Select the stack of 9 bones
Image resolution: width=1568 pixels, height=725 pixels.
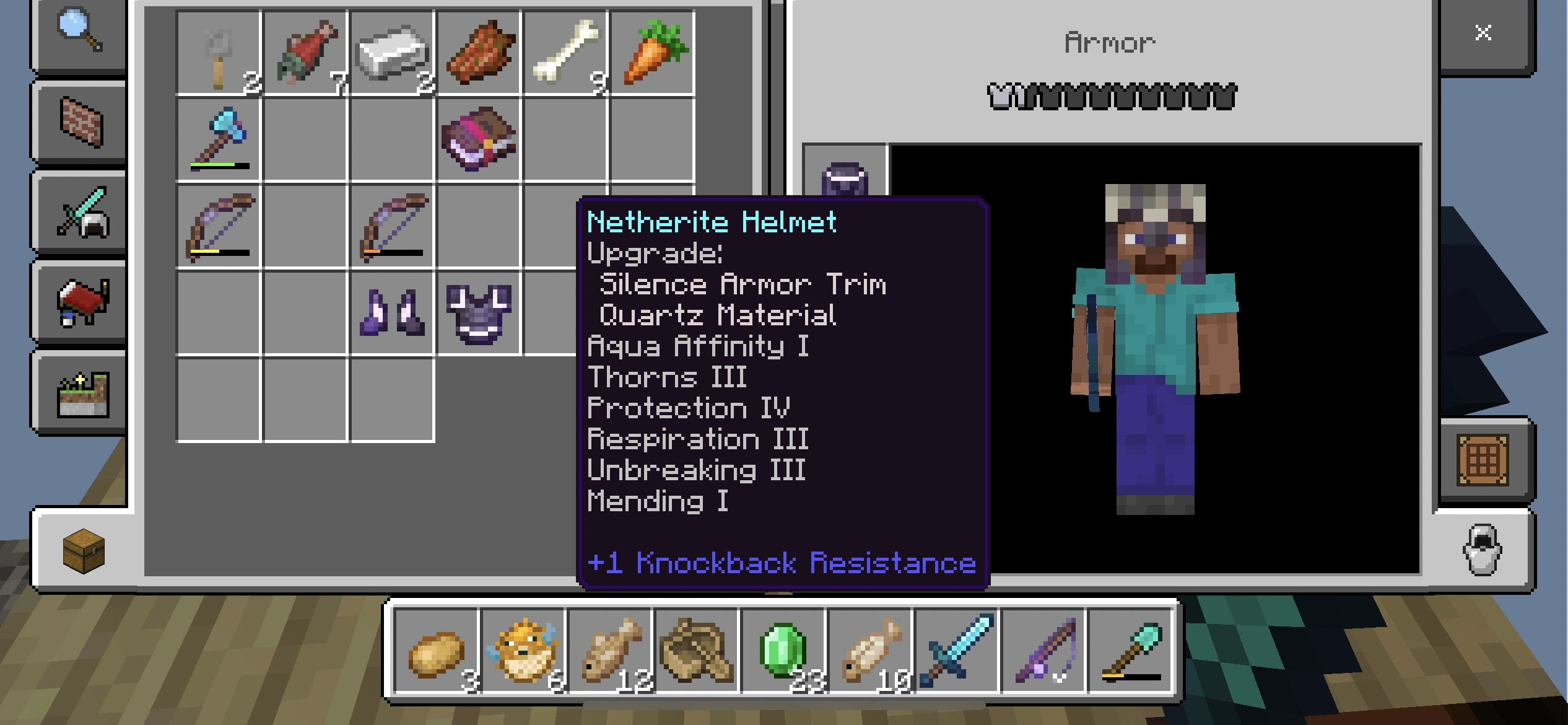tap(565, 53)
